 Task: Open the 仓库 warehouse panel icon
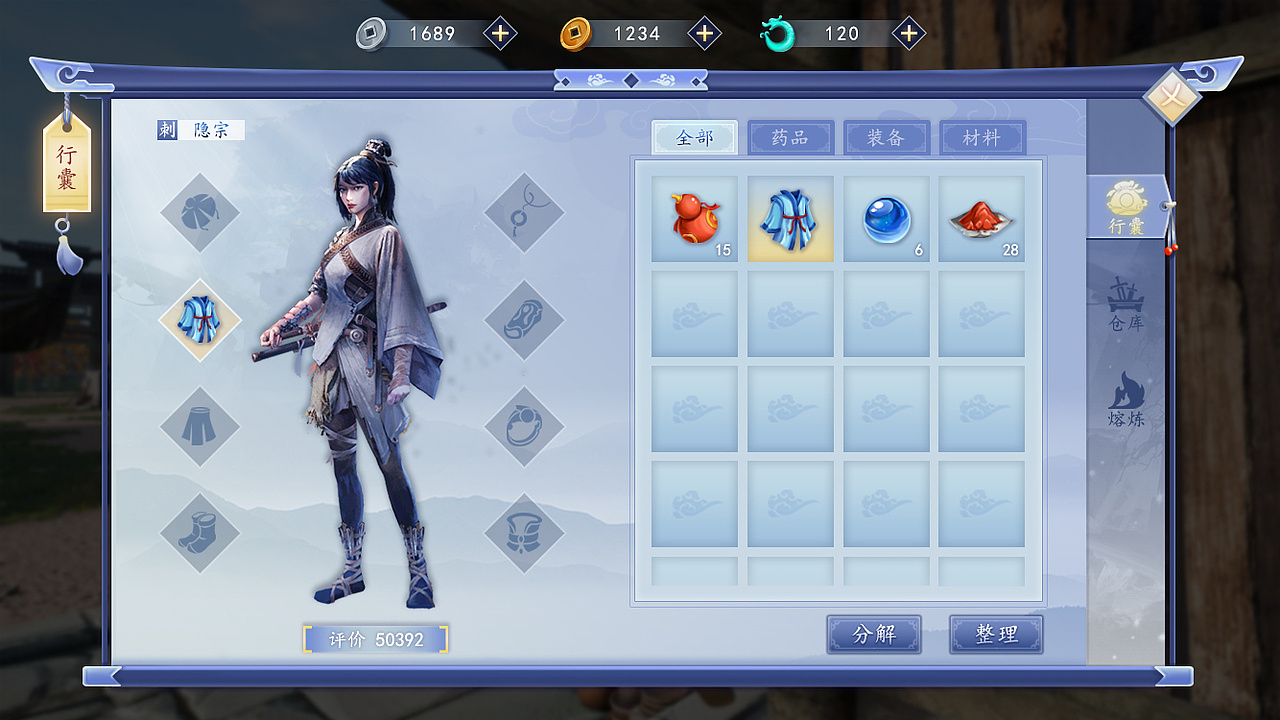pyautogui.click(x=1128, y=308)
